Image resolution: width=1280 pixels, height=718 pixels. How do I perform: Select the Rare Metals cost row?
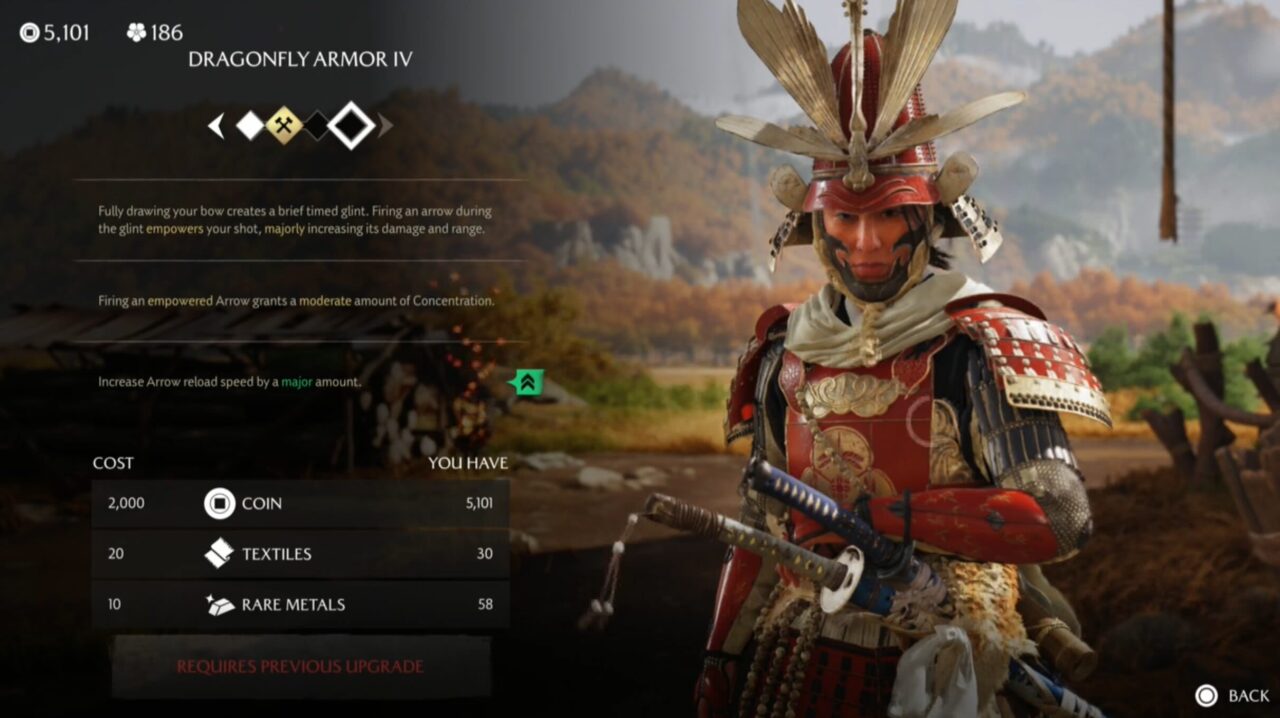pos(300,604)
